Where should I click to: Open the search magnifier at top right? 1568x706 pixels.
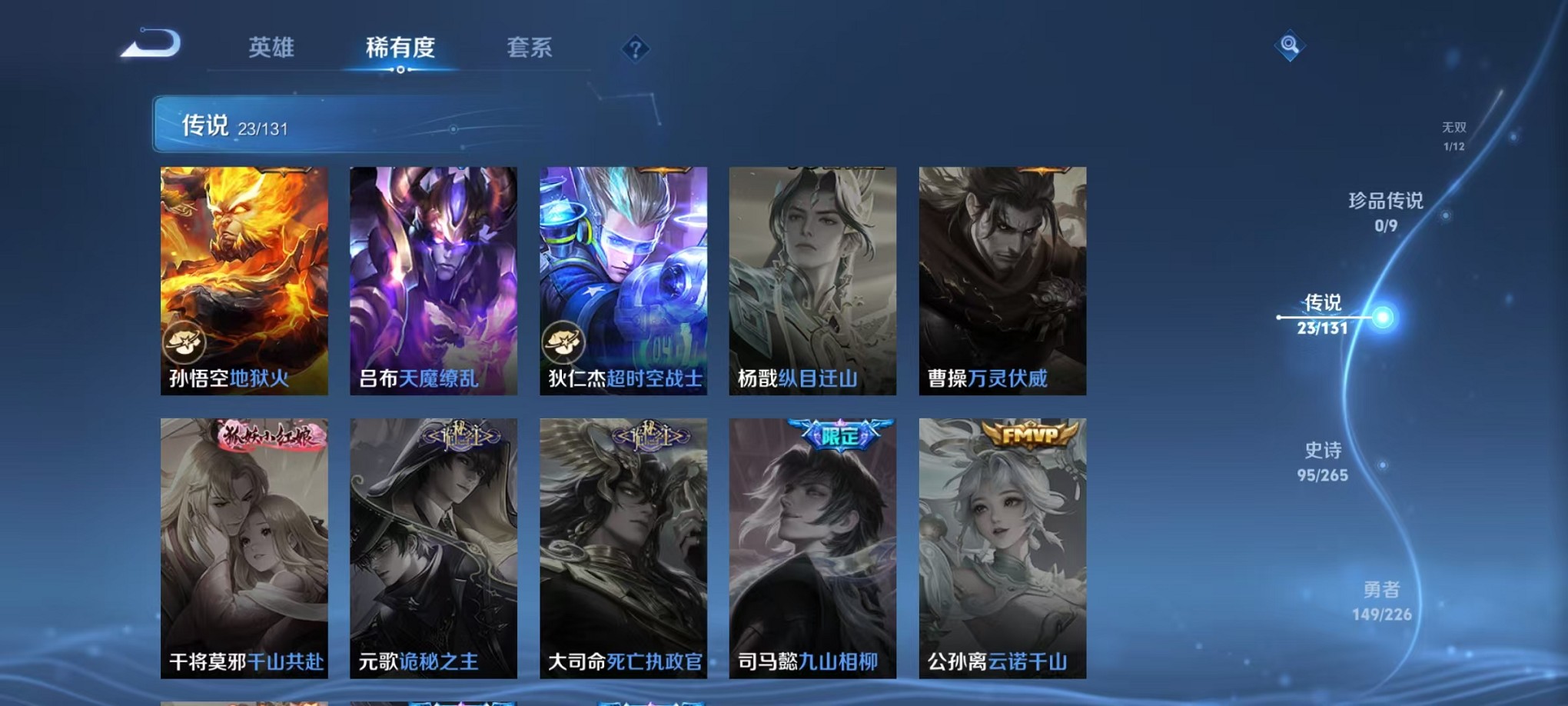pos(1288,45)
